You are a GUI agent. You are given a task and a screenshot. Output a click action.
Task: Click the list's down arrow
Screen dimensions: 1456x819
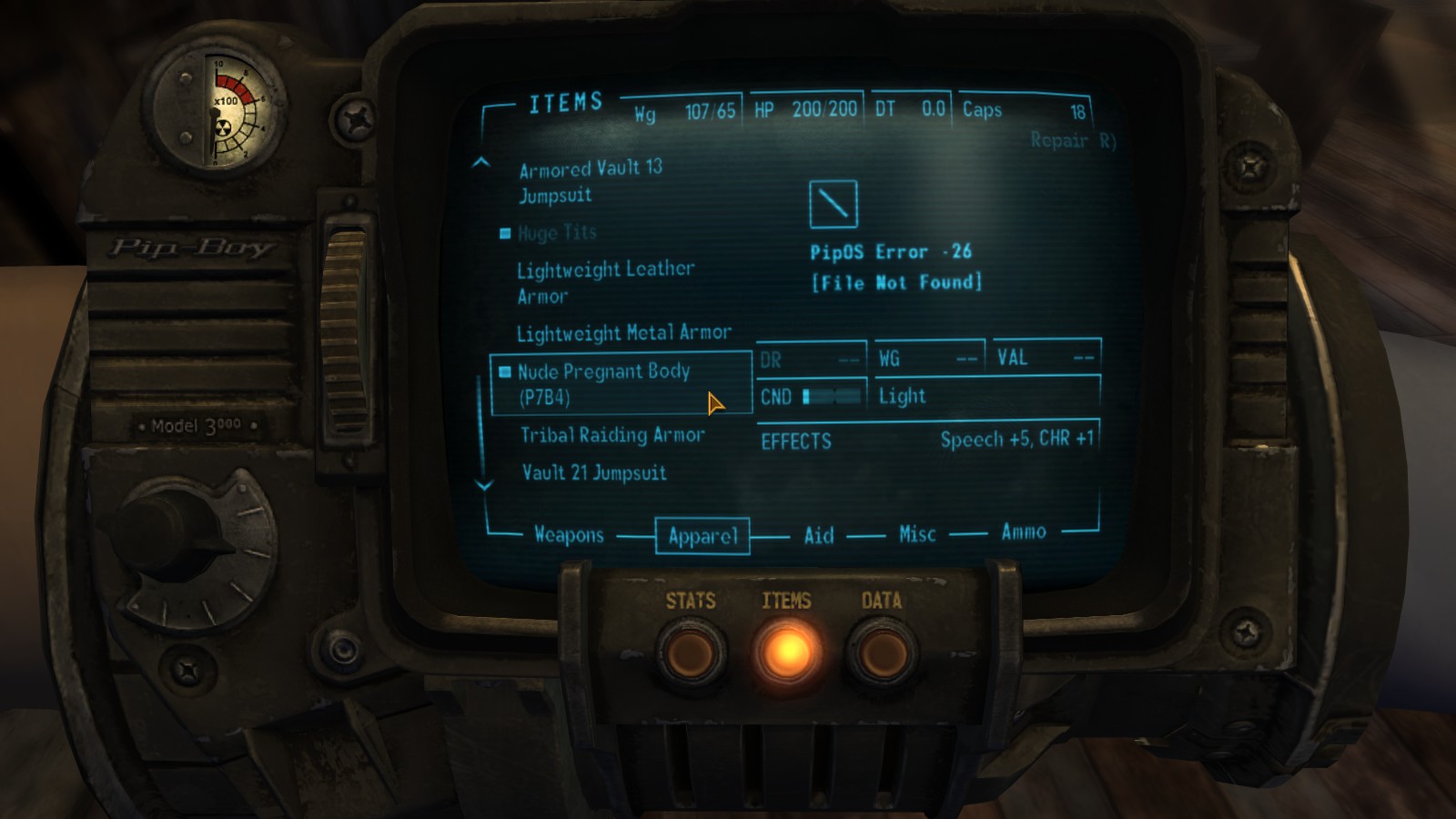point(484,486)
